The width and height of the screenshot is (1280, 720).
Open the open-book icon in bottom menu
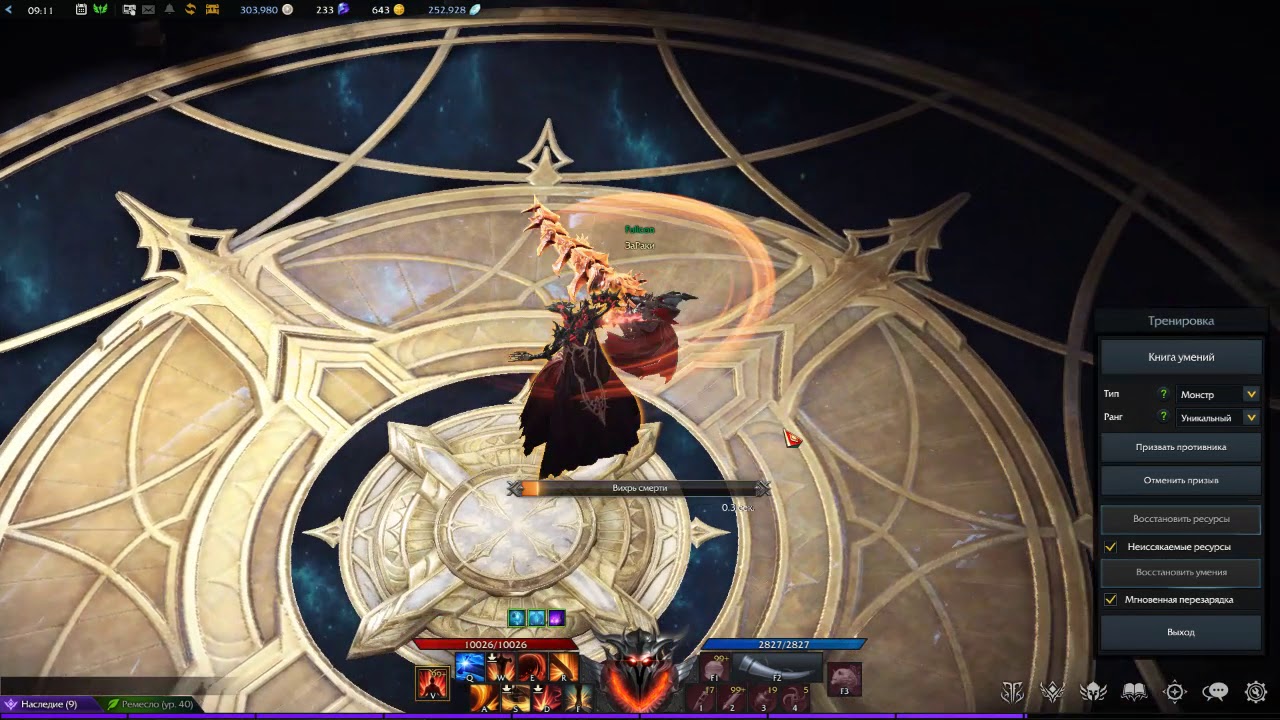1134,691
